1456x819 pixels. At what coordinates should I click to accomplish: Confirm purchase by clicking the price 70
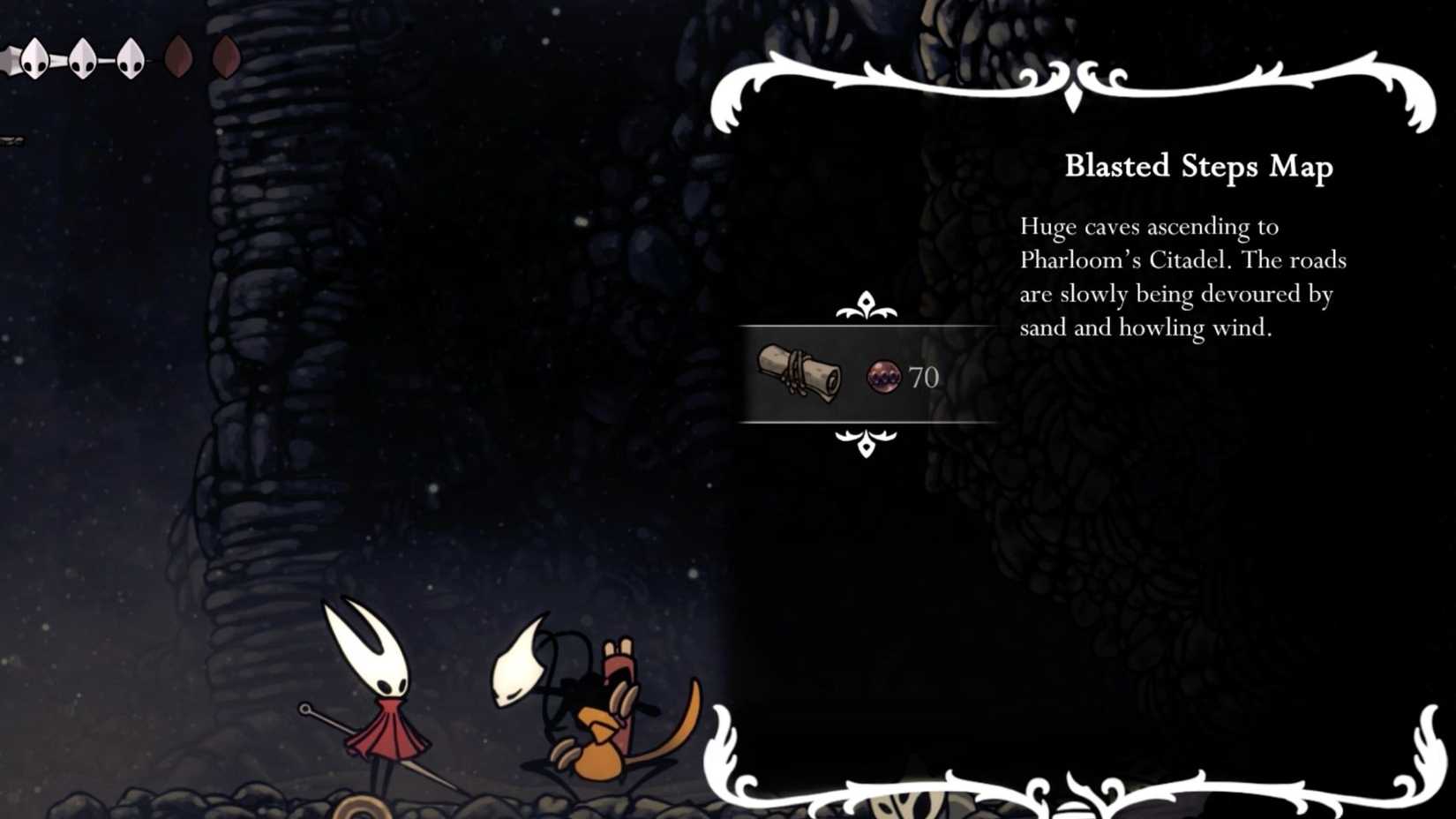[x=923, y=377]
